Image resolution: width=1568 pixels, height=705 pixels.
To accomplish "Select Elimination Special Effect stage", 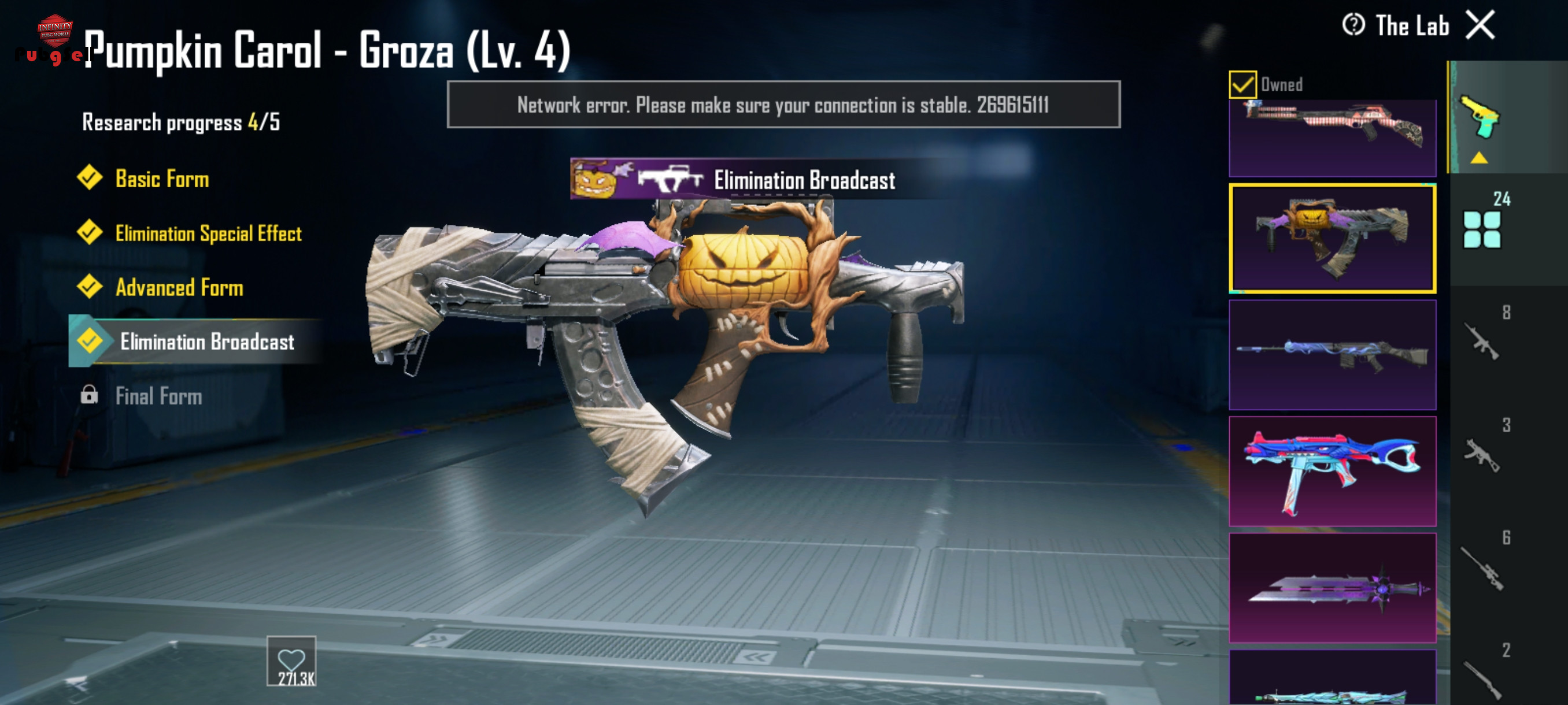I will pos(208,233).
